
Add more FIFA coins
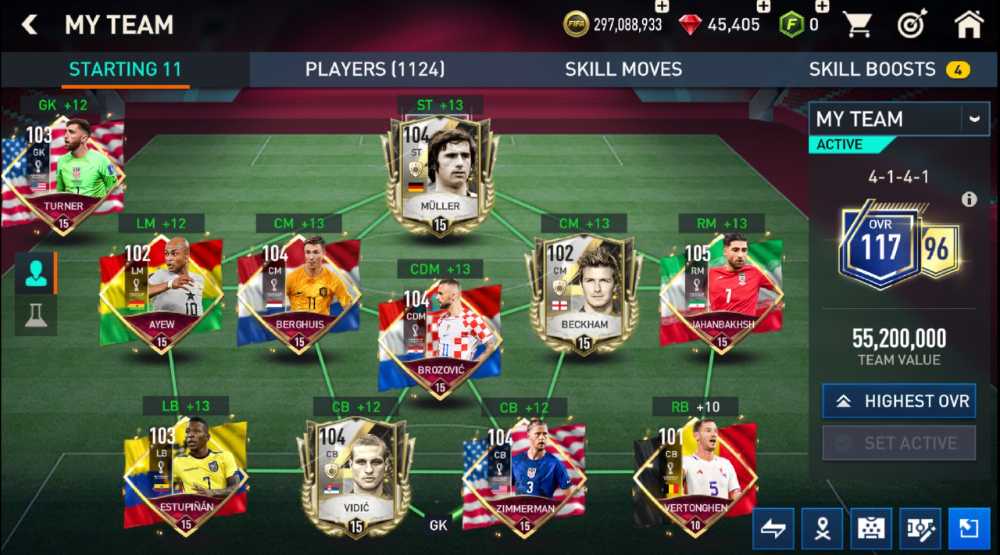tap(662, 7)
